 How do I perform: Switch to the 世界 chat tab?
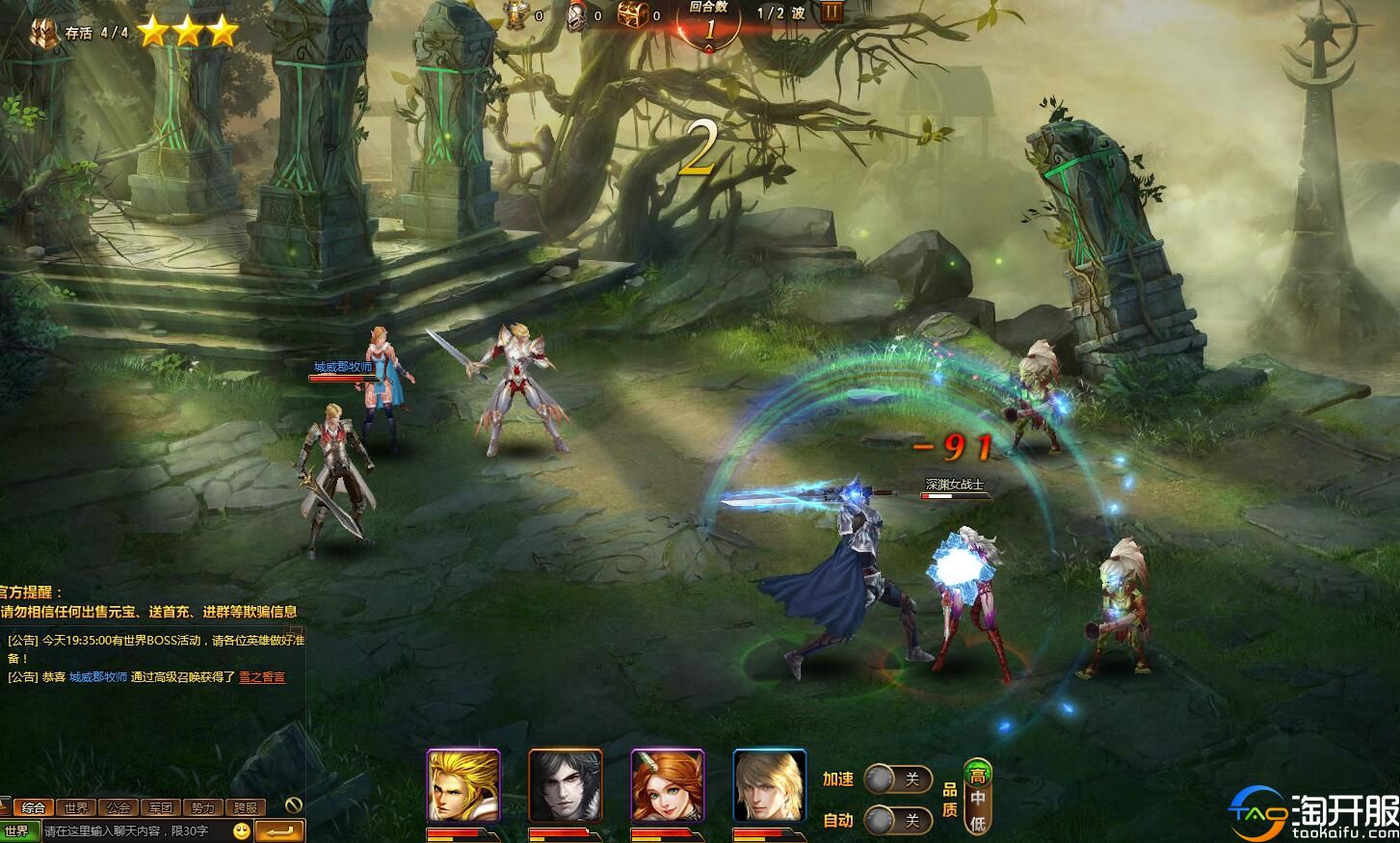tap(75, 807)
